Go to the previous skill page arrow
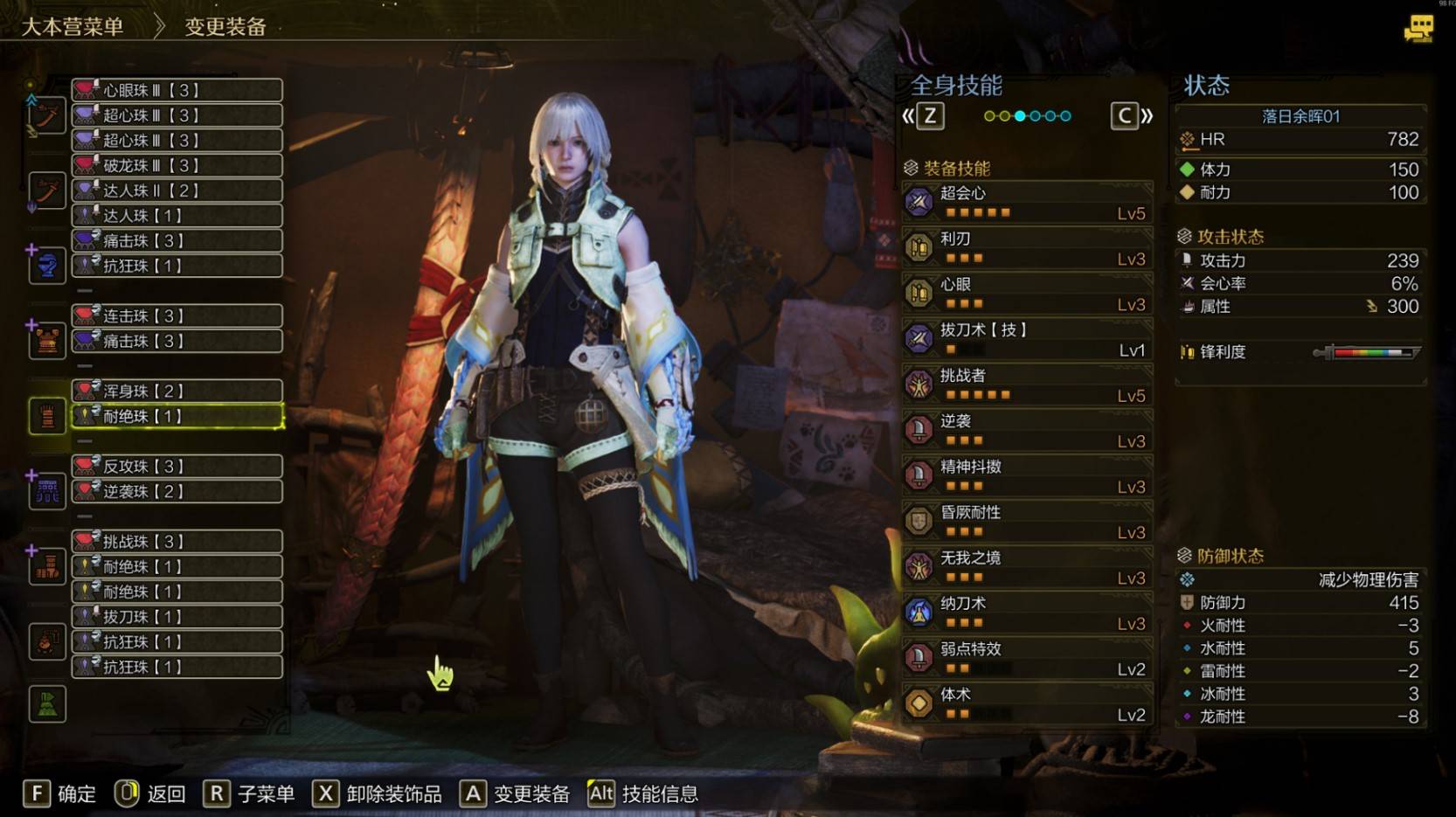The height and width of the screenshot is (817, 1456). (924, 115)
